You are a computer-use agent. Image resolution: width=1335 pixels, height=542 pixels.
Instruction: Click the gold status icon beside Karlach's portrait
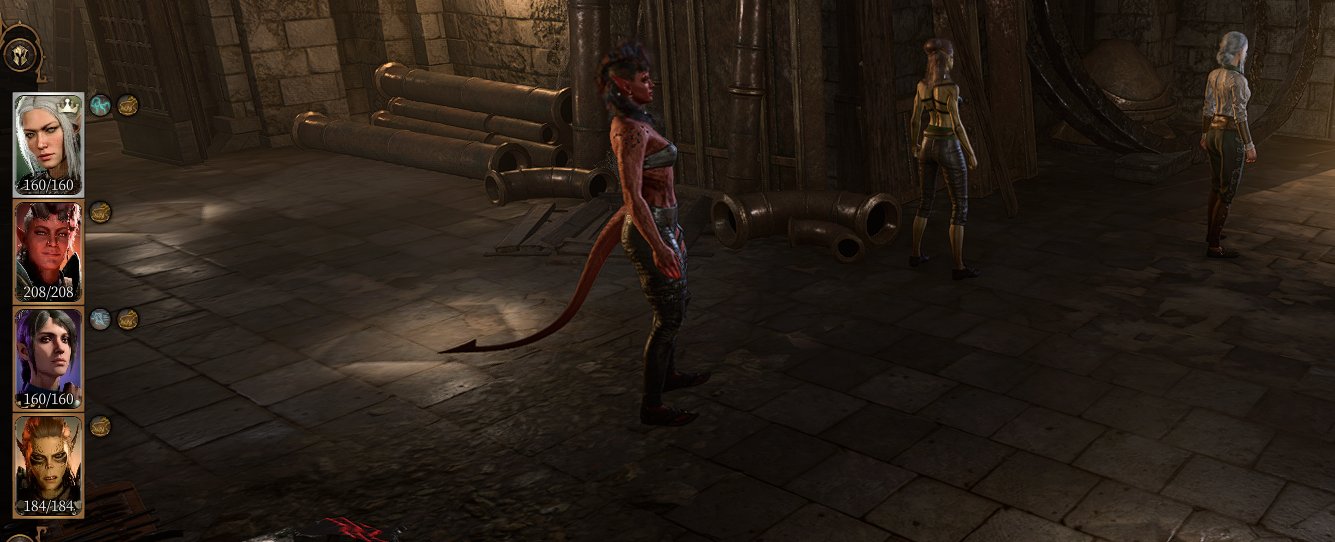tap(100, 211)
